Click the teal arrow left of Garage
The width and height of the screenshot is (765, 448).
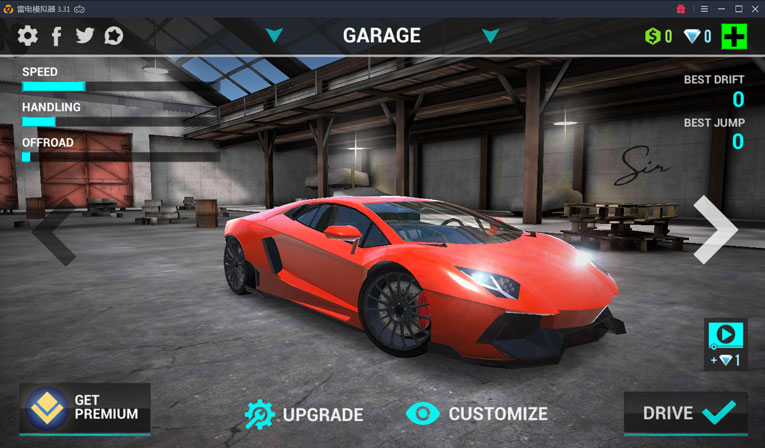tap(274, 36)
